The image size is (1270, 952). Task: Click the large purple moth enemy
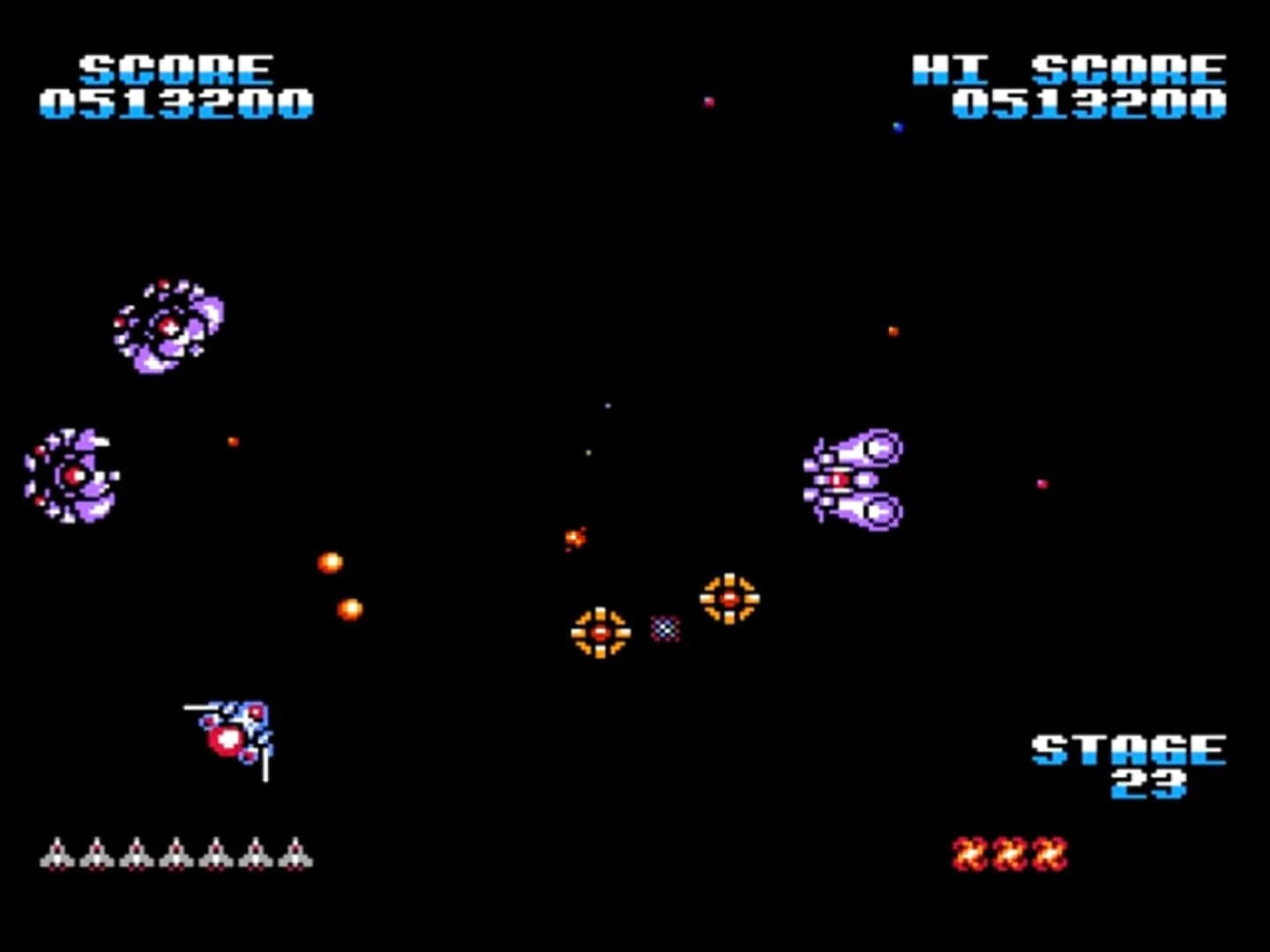854,476
